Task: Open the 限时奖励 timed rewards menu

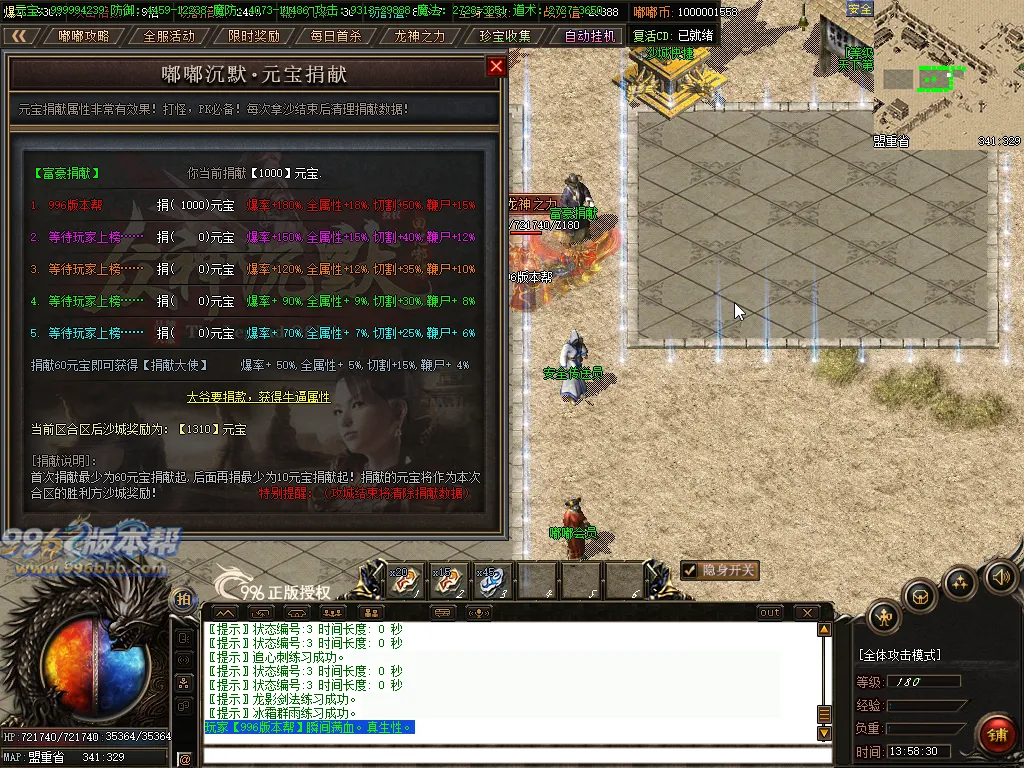Action: (253, 35)
